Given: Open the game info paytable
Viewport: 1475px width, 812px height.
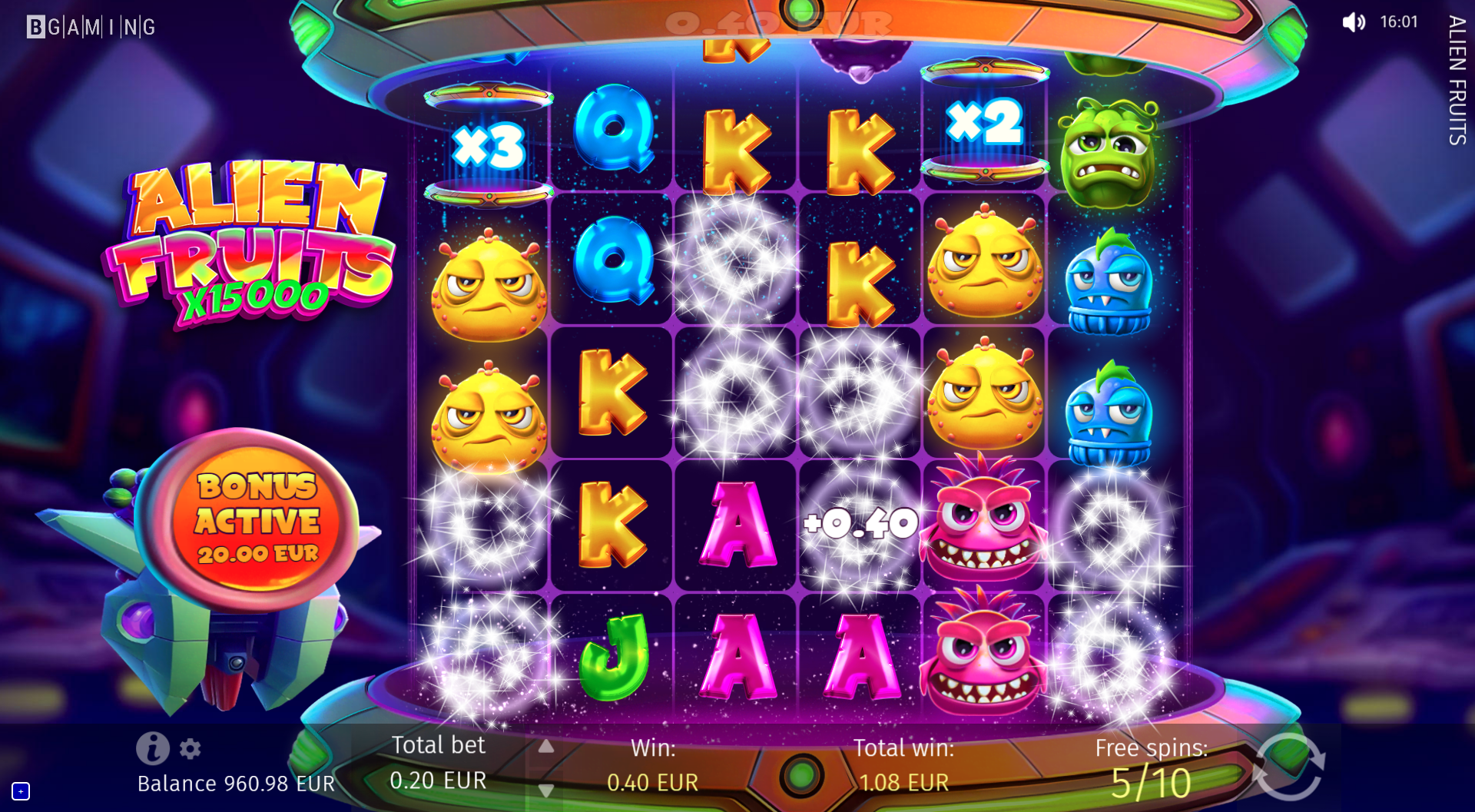Looking at the screenshot, I should click(152, 747).
